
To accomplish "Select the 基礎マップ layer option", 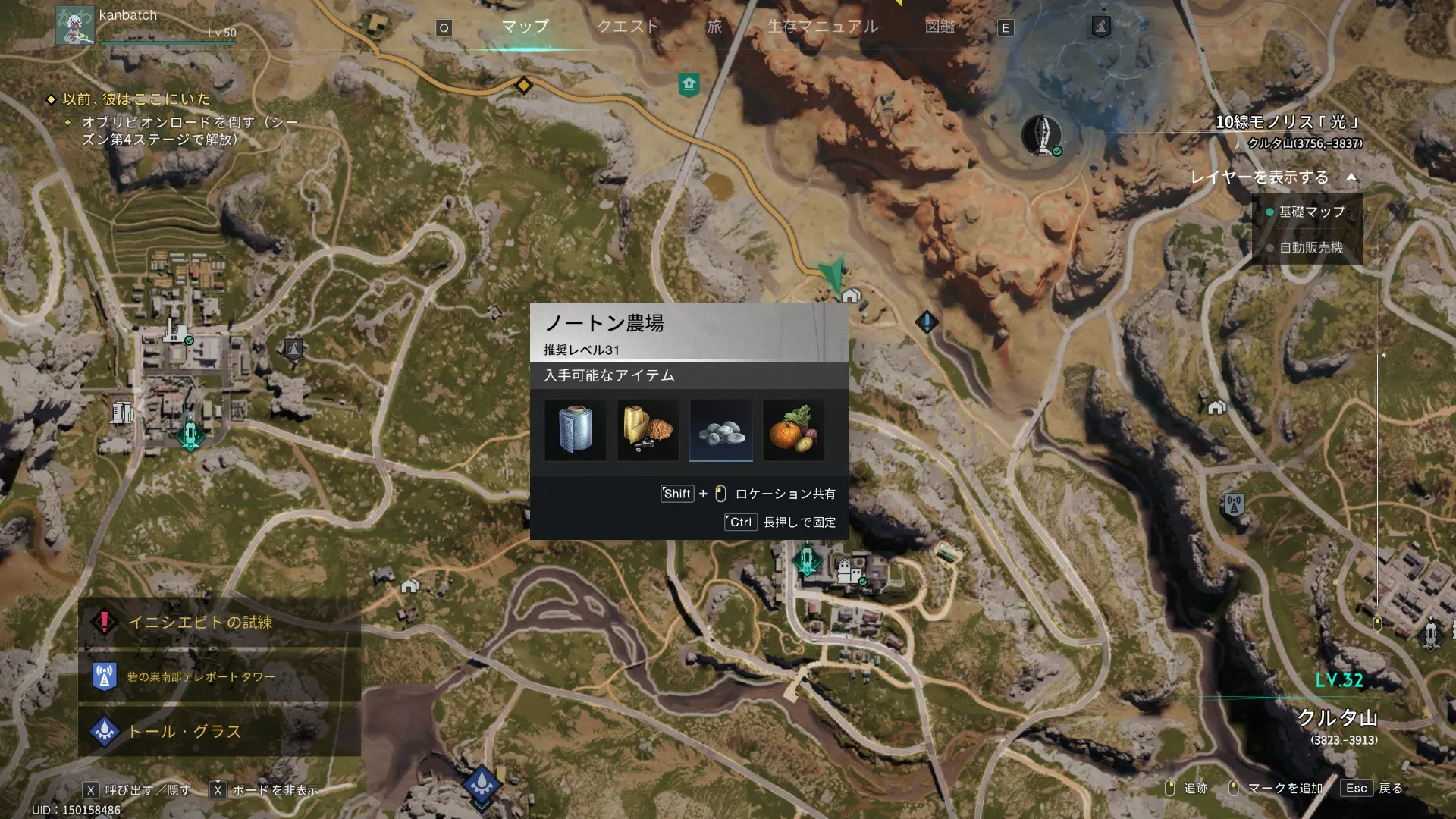I will click(1311, 212).
